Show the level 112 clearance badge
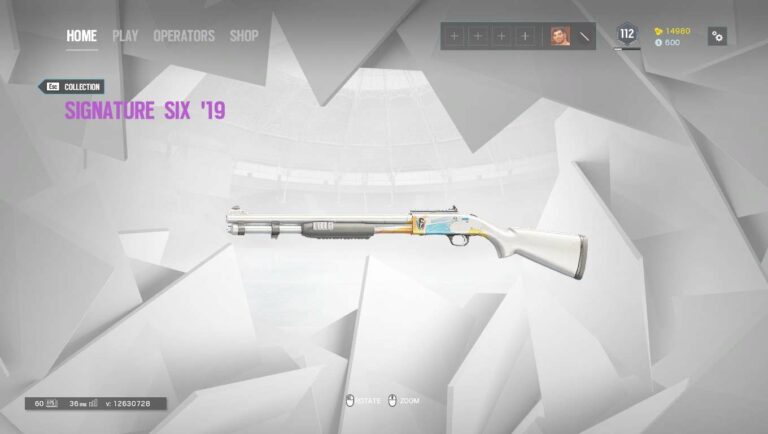This screenshot has width=768, height=434. (627, 35)
